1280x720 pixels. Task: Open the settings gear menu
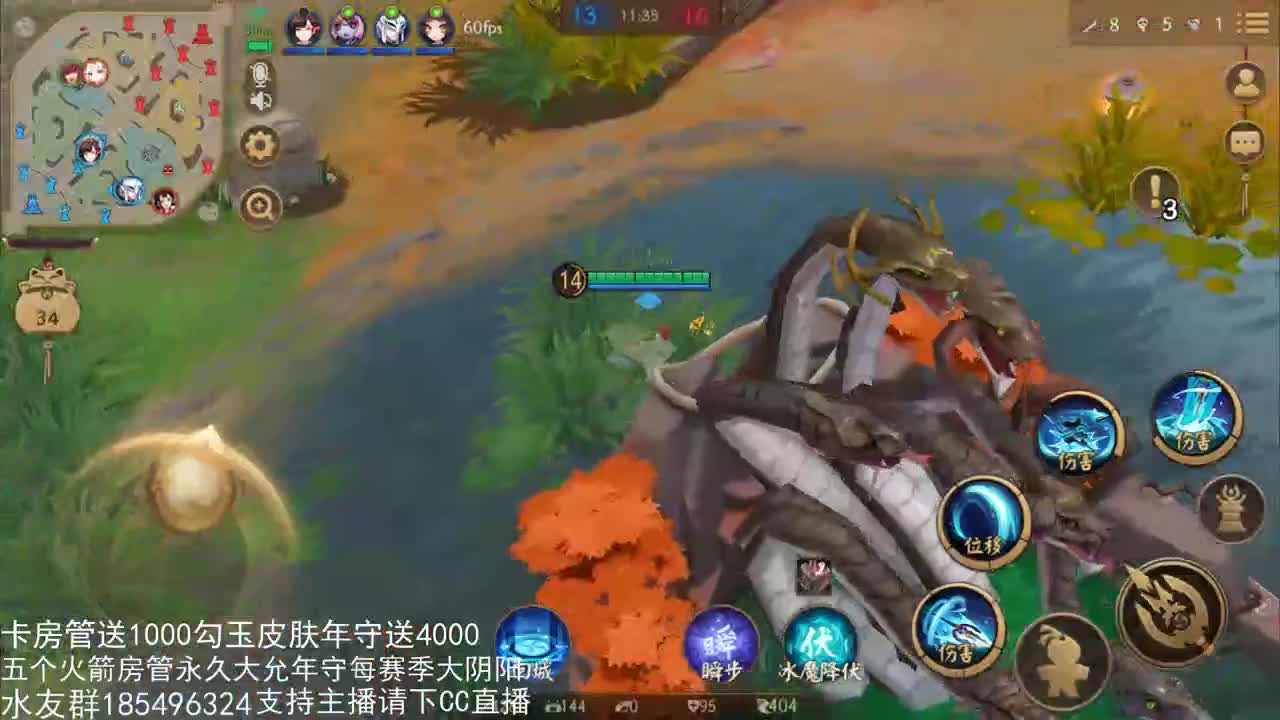260,145
